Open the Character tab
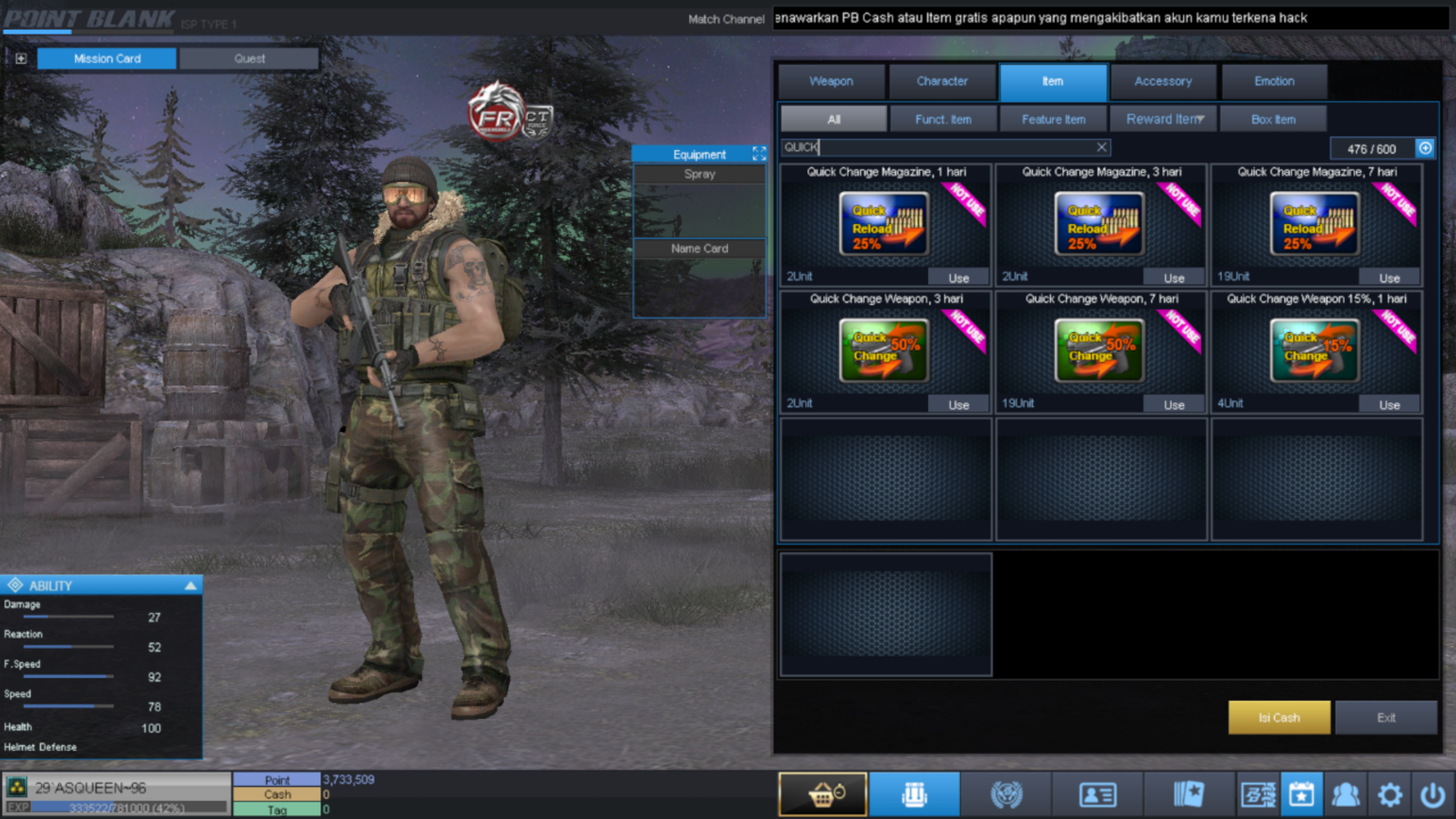The width and height of the screenshot is (1456, 819). coord(942,81)
